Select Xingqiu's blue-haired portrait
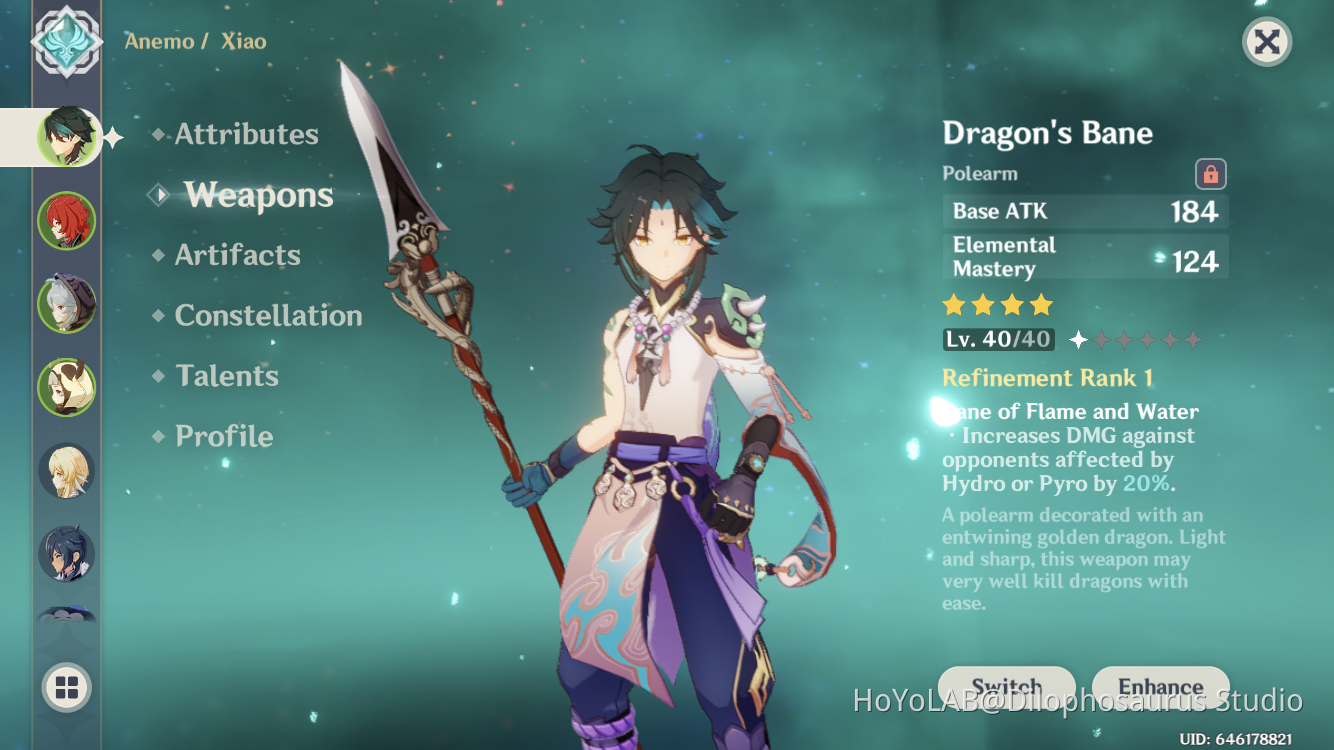 tap(66, 553)
